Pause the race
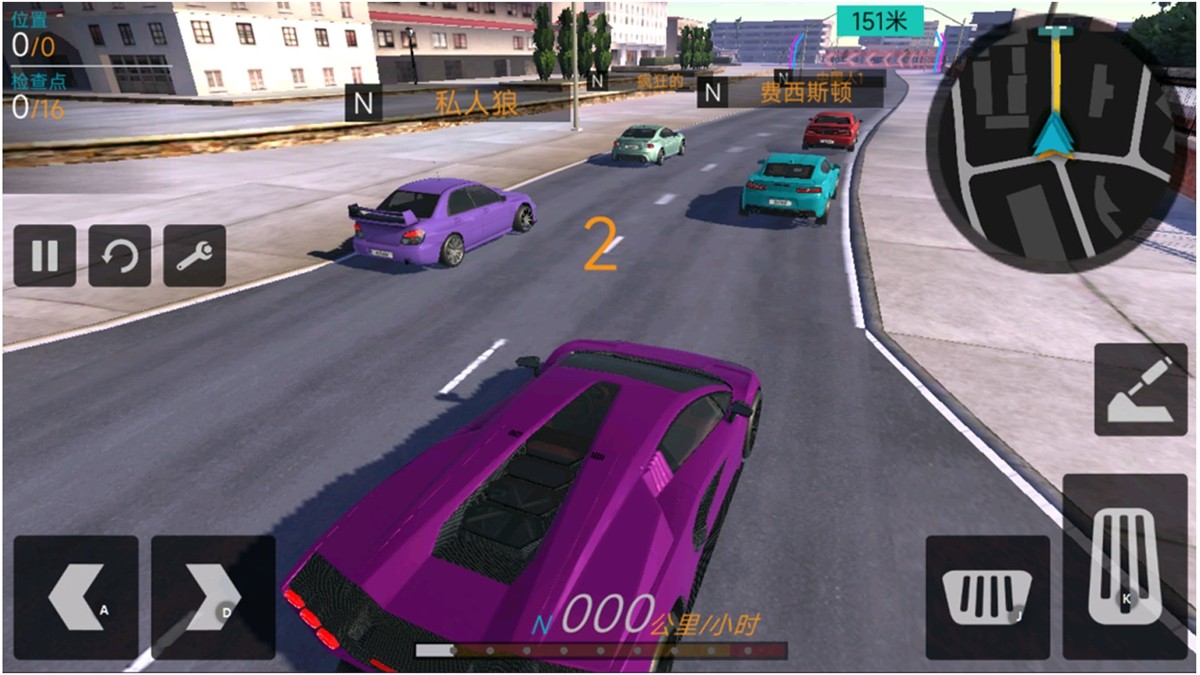Screen dimensions: 1200x675 point(45,256)
